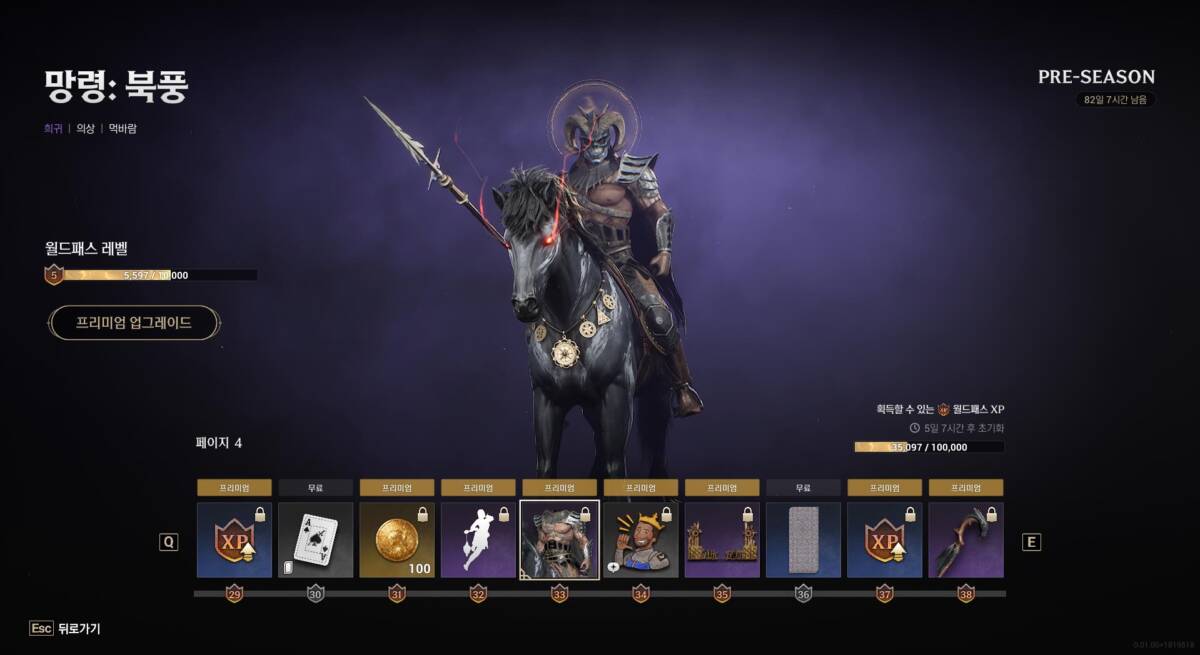Select the 100 gold coin reward
1200x655 pixels.
click(x=397, y=540)
